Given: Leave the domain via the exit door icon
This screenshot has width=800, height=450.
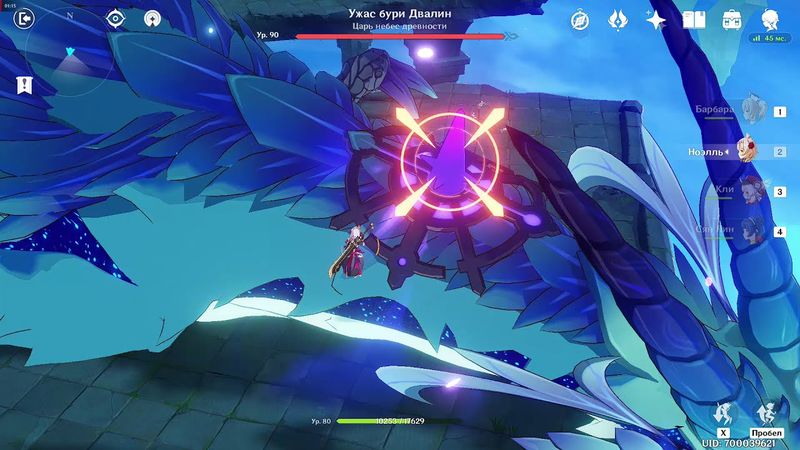Looking at the screenshot, I should tap(25, 17).
